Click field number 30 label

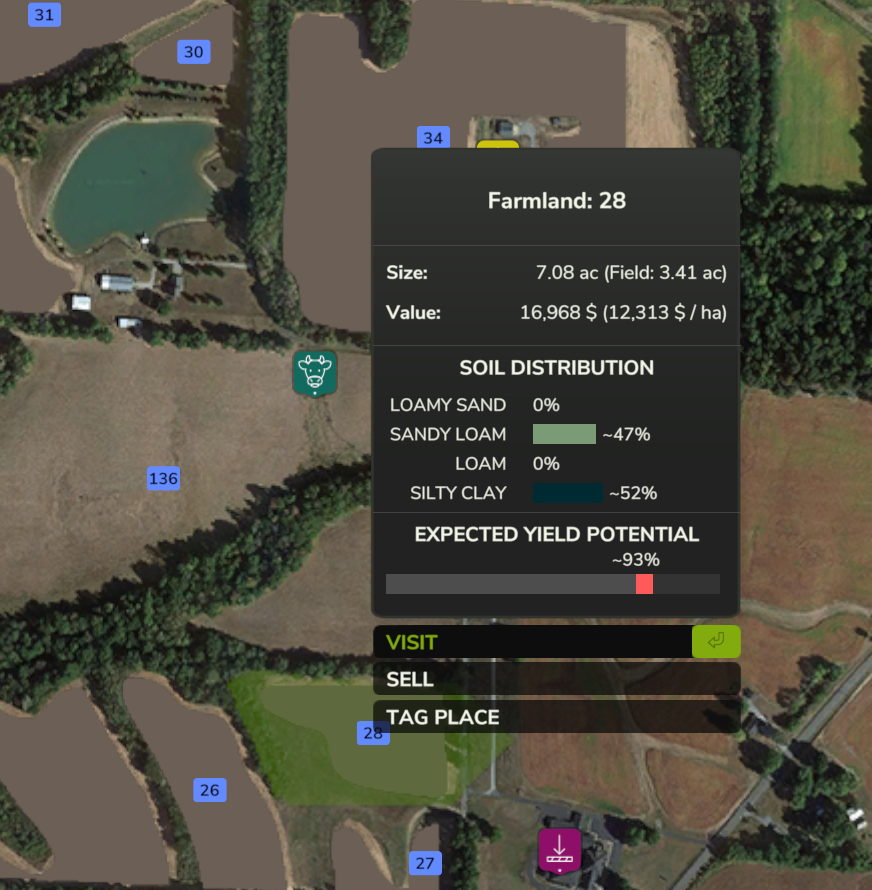tap(193, 52)
